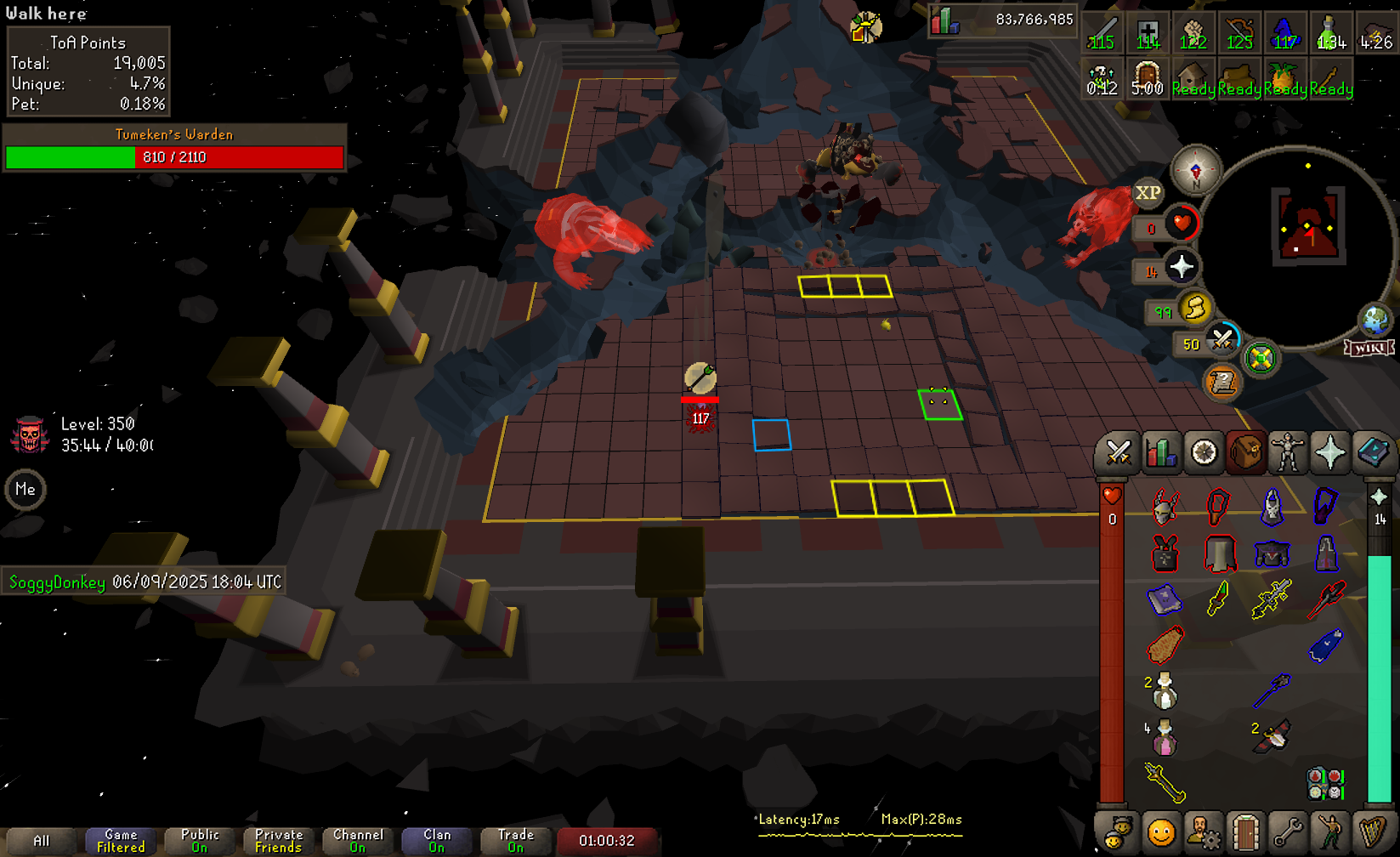Open the world map globe
This screenshot has width=1400, height=857.
1374,321
